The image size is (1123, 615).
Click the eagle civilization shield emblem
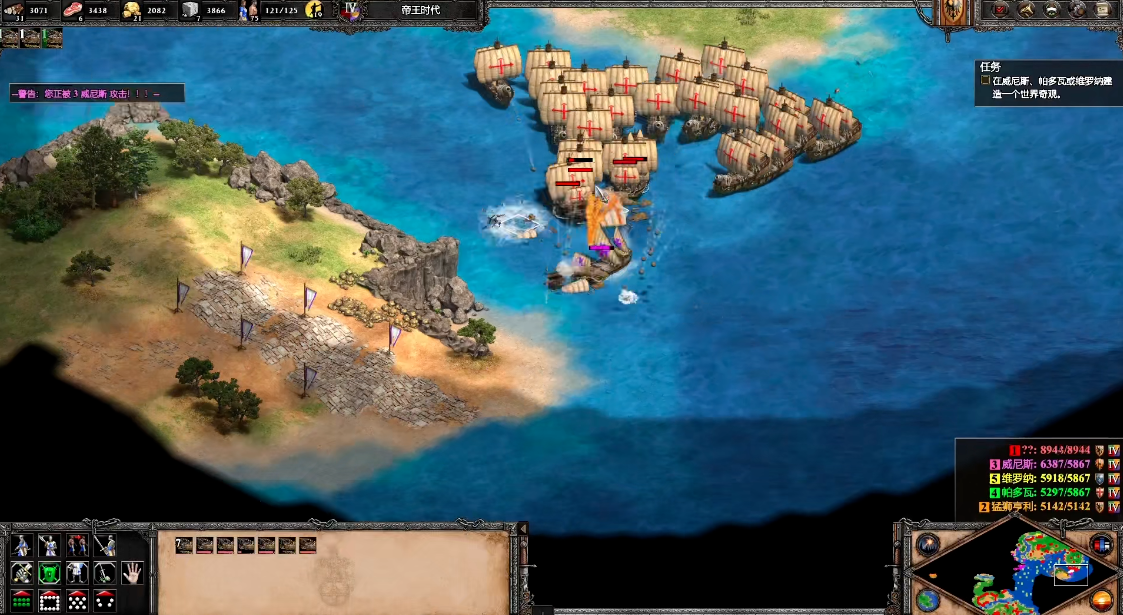(x=955, y=12)
